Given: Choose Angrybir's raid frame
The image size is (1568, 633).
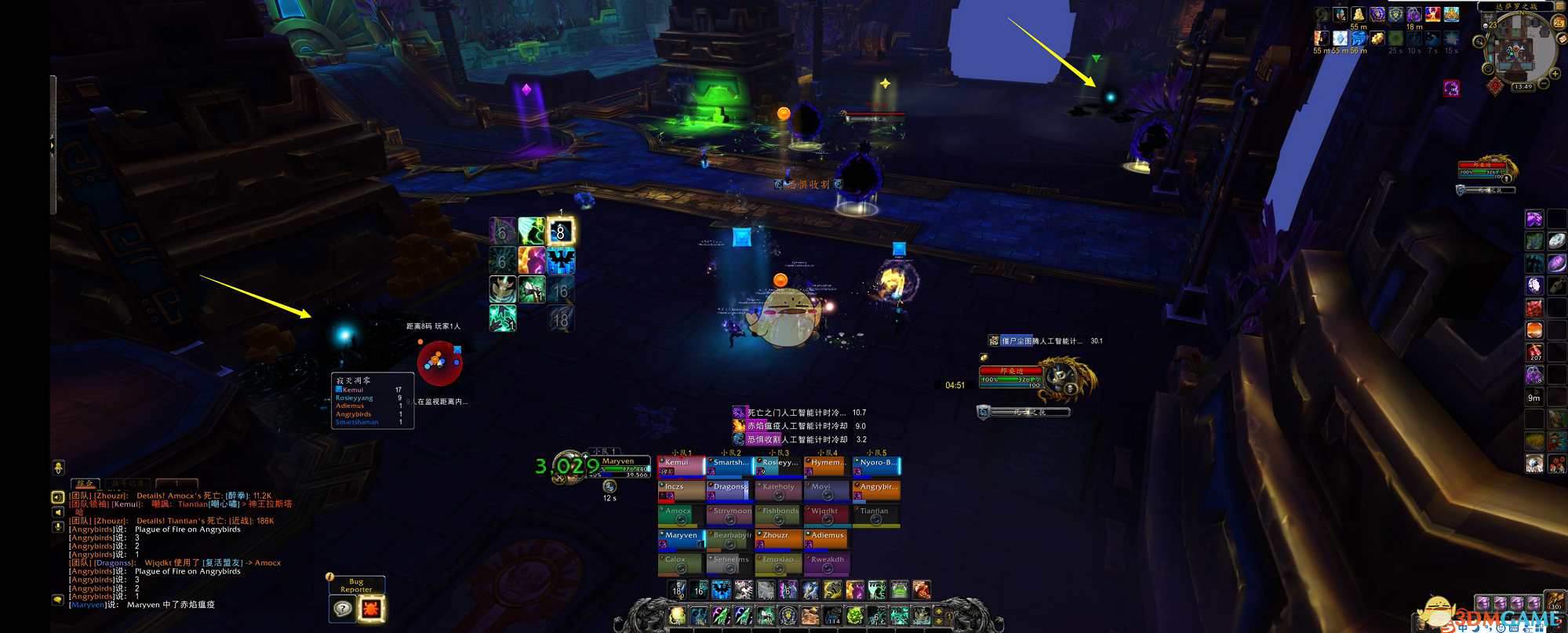Looking at the screenshot, I should coord(876,490).
